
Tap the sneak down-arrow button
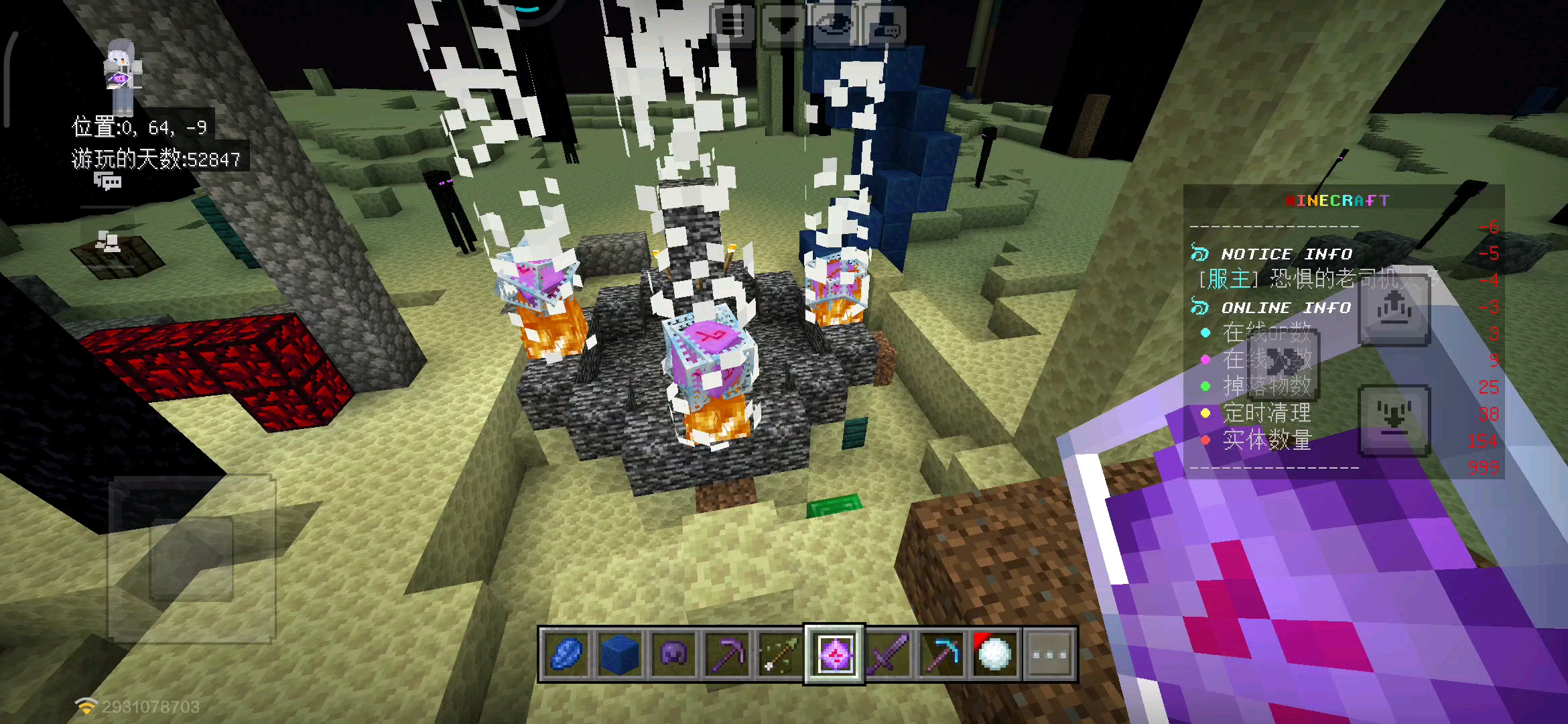(1394, 420)
